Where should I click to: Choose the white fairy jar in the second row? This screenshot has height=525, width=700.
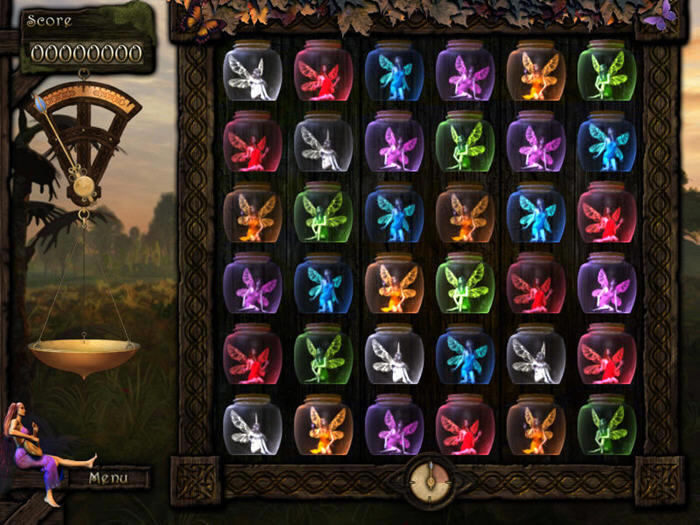tap(323, 143)
